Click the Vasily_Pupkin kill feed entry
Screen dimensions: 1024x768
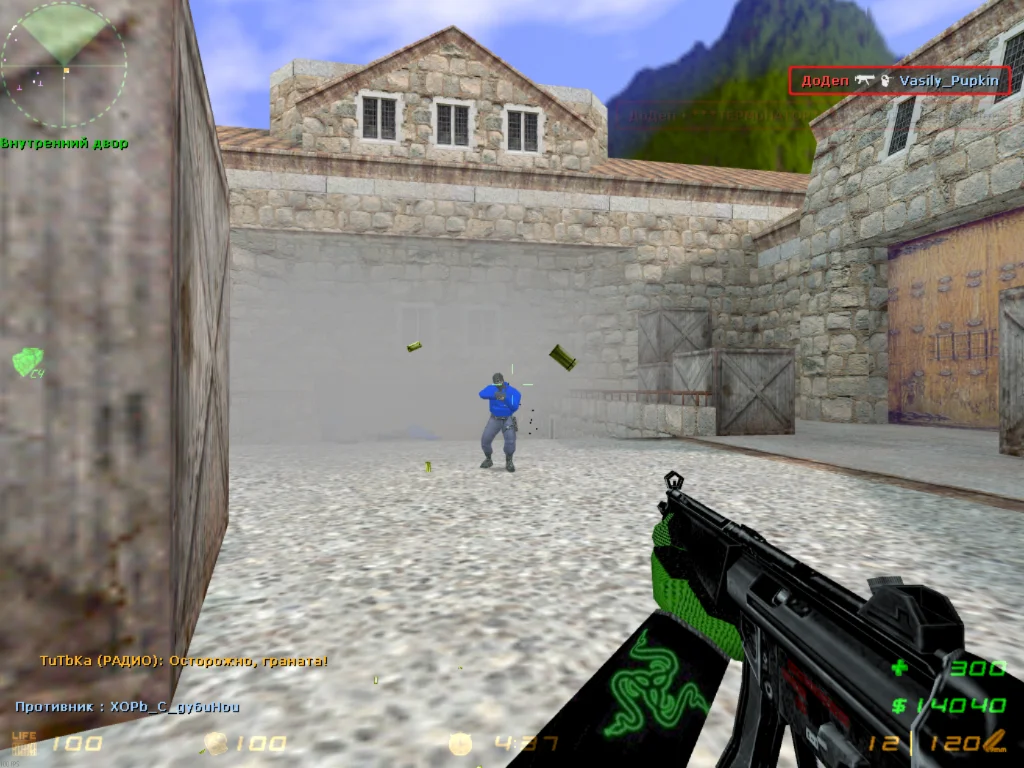(x=900, y=81)
